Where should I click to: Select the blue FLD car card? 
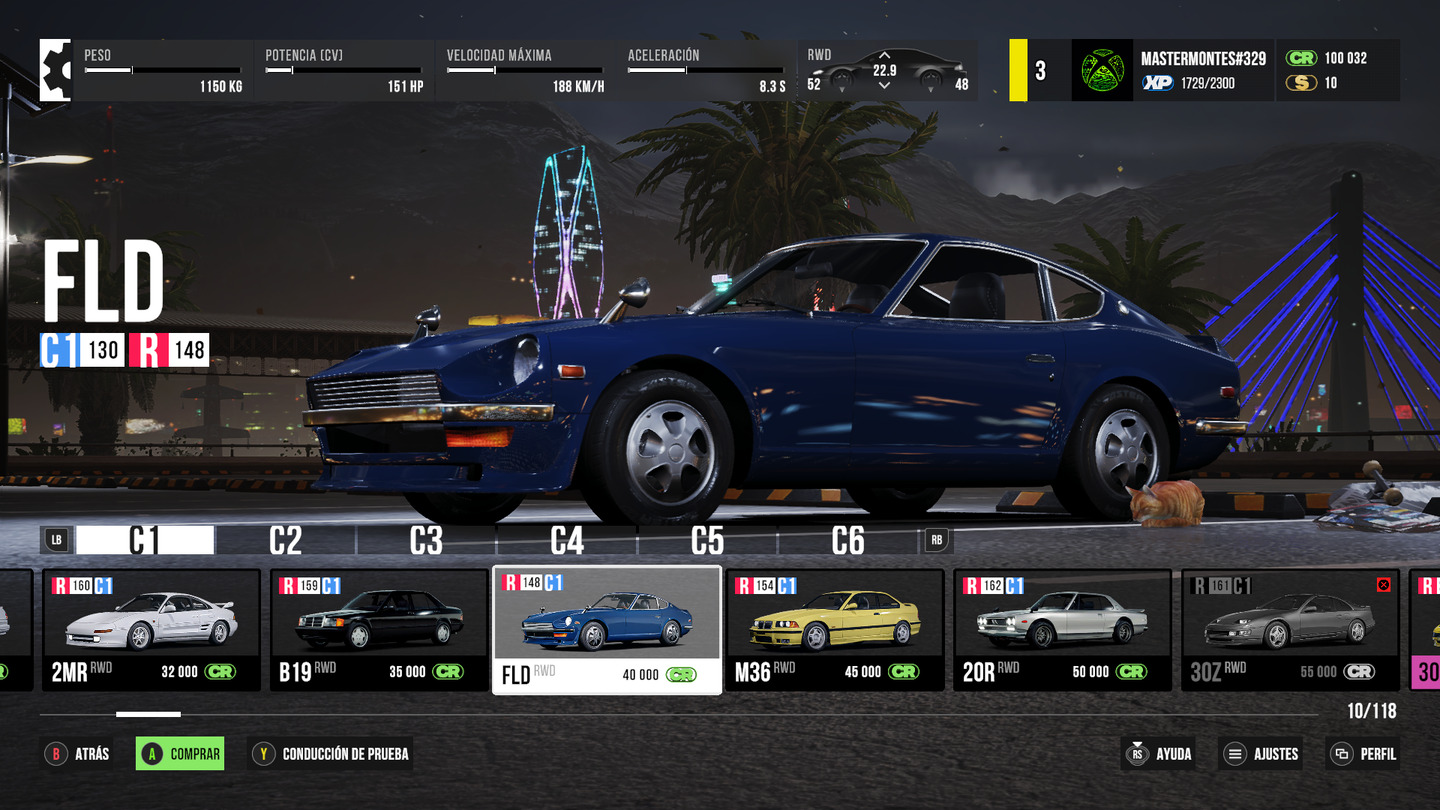point(607,630)
